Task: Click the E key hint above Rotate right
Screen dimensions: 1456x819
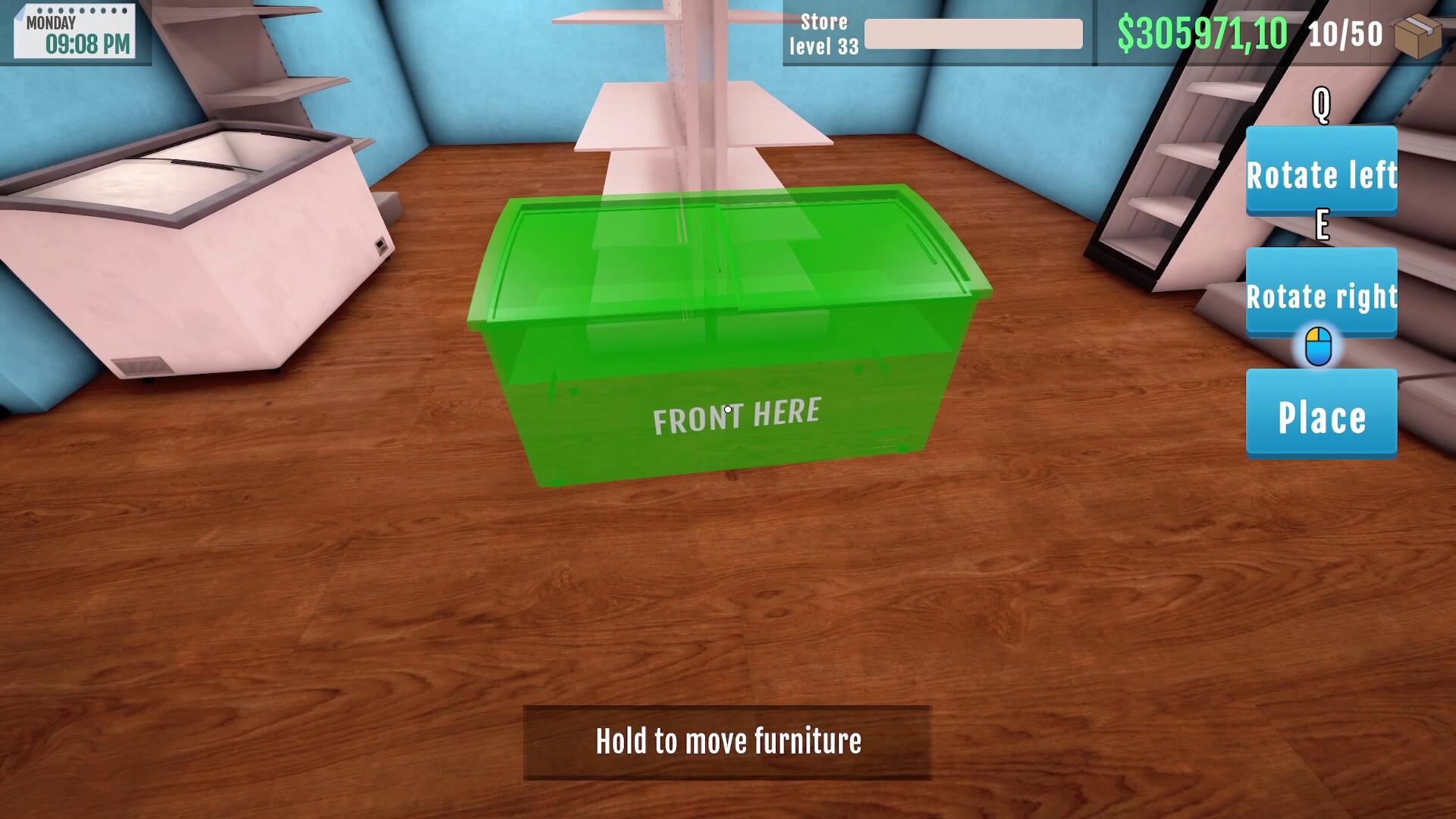Action: [1321, 226]
